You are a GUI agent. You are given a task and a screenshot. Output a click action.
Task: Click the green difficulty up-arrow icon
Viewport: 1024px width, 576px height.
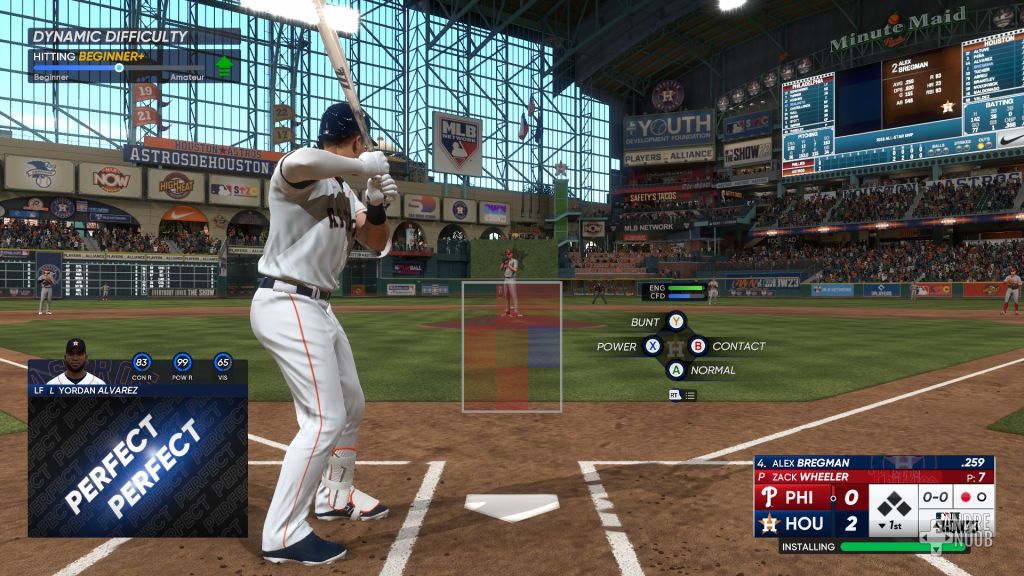pos(225,66)
